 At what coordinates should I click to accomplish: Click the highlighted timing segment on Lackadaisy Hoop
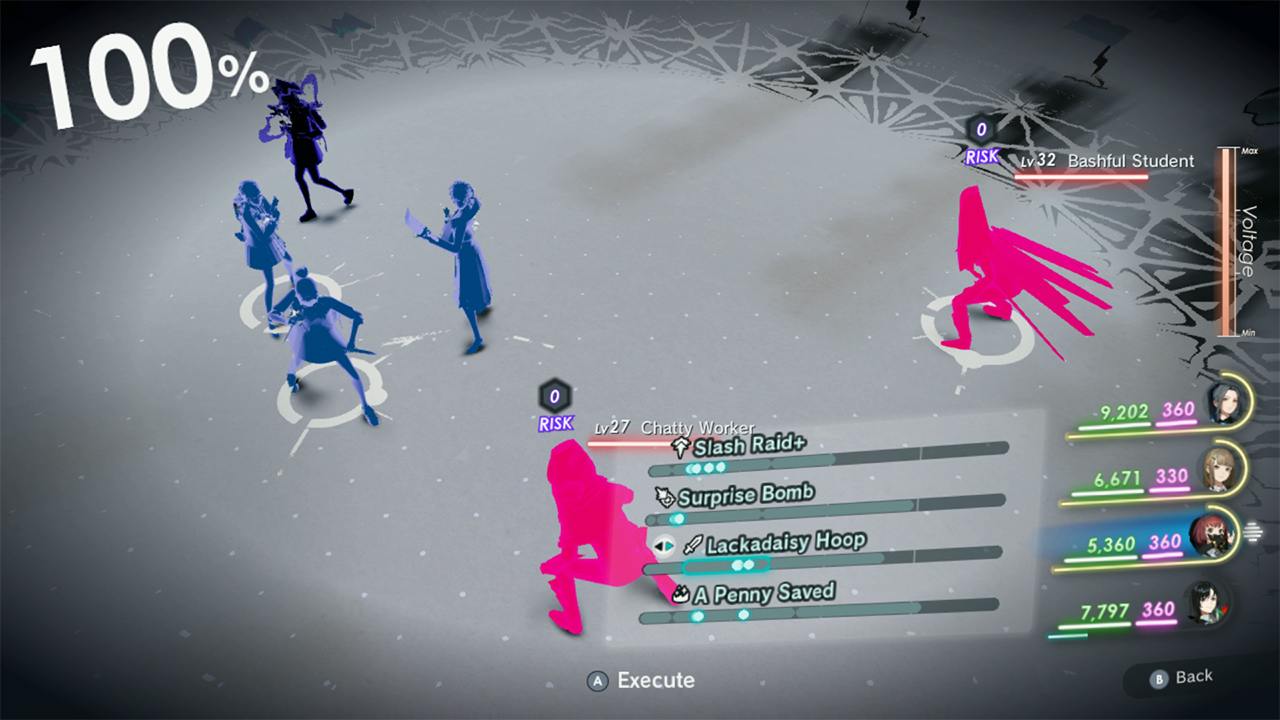point(727,563)
